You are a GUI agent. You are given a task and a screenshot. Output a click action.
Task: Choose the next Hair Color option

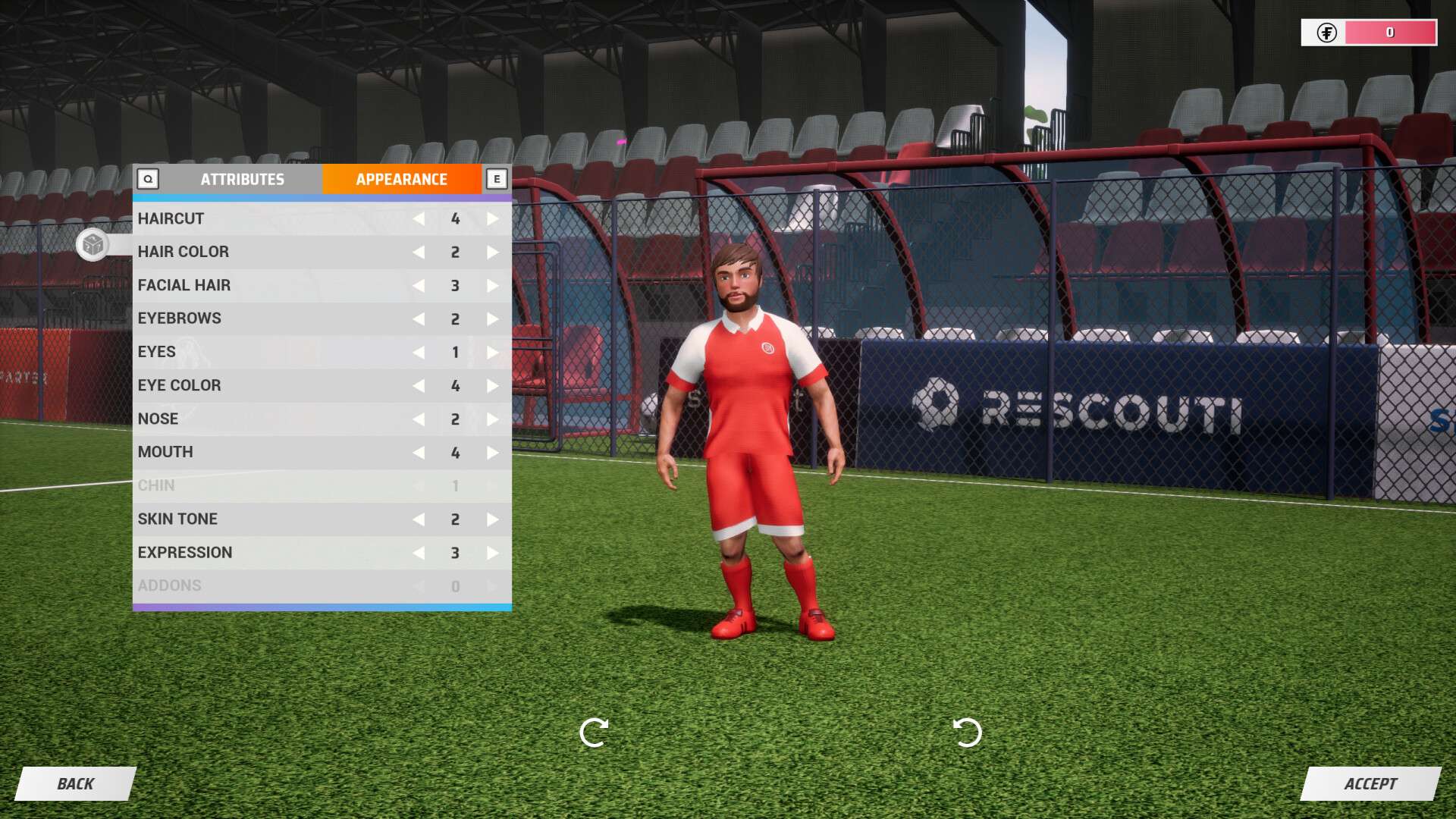click(493, 253)
